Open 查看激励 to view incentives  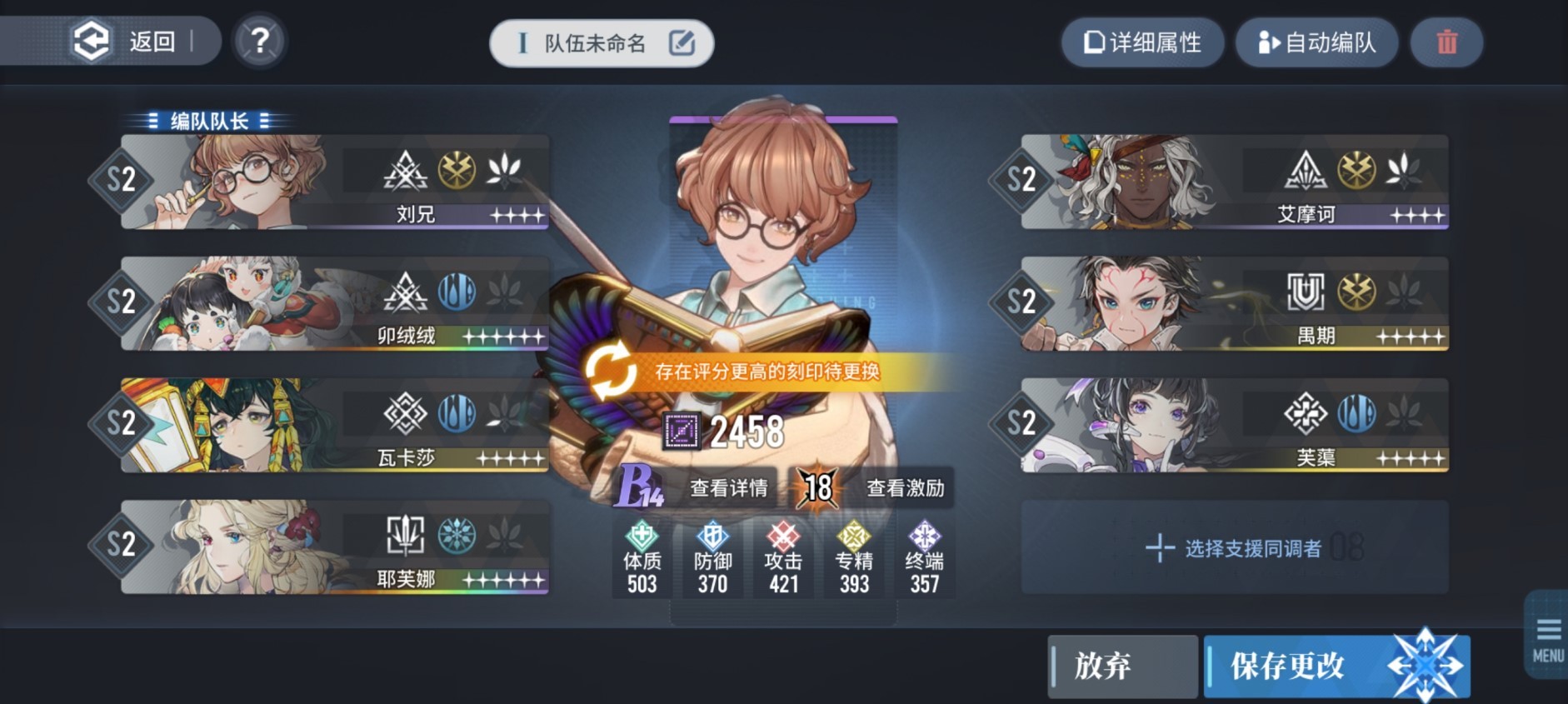click(905, 487)
